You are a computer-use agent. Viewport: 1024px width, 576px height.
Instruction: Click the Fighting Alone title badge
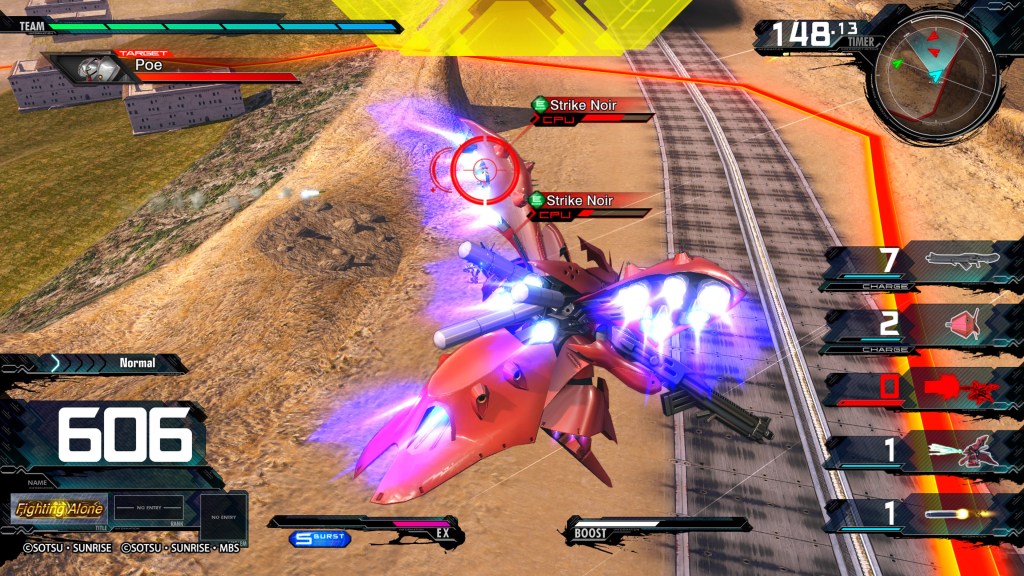pyautogui.click(x=59, y=509)
